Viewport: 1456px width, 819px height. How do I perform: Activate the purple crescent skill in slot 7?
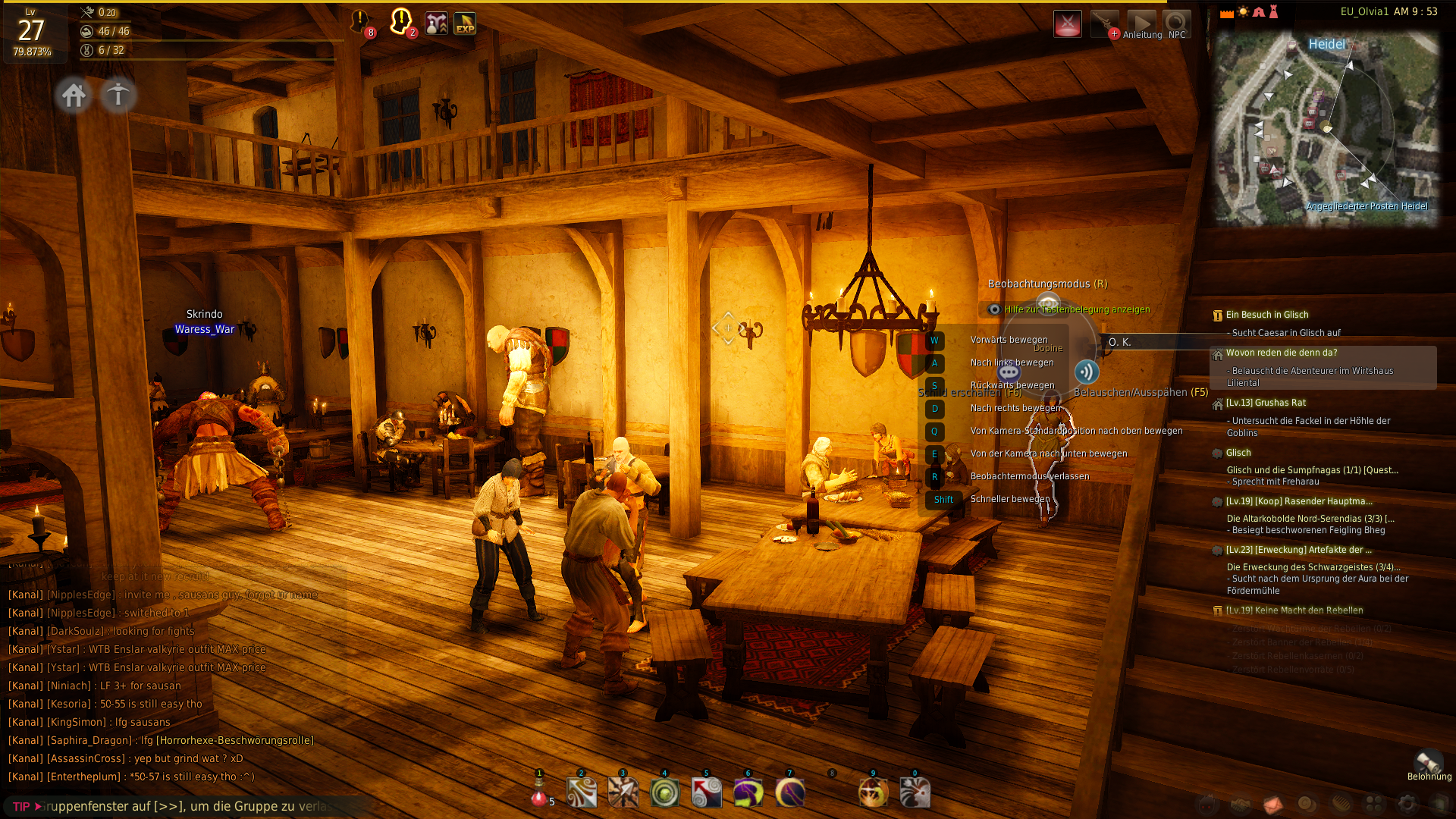pyautogui.click(x=790, y=793)
